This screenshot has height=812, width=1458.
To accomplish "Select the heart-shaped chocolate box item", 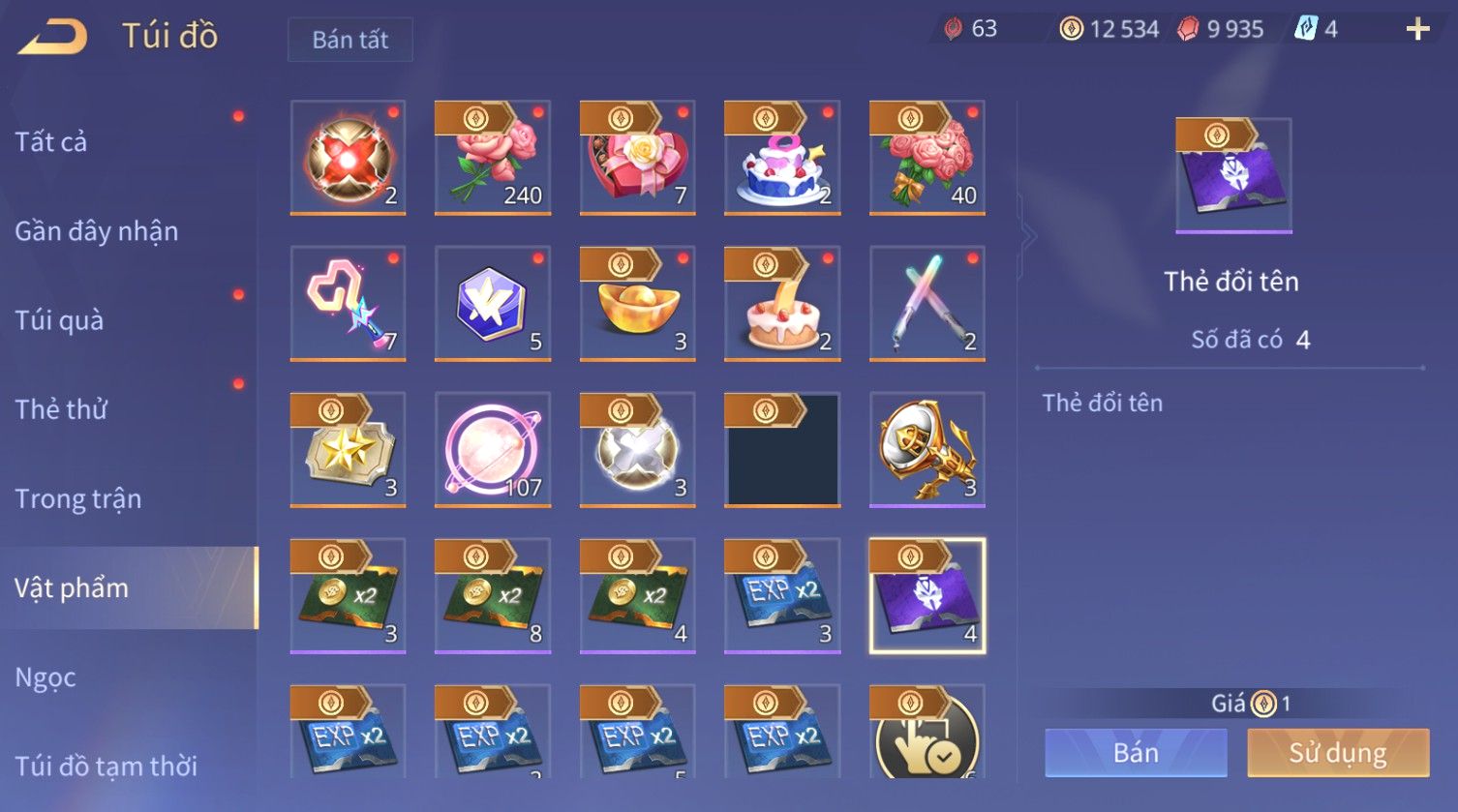I will (x=637, y=158).
